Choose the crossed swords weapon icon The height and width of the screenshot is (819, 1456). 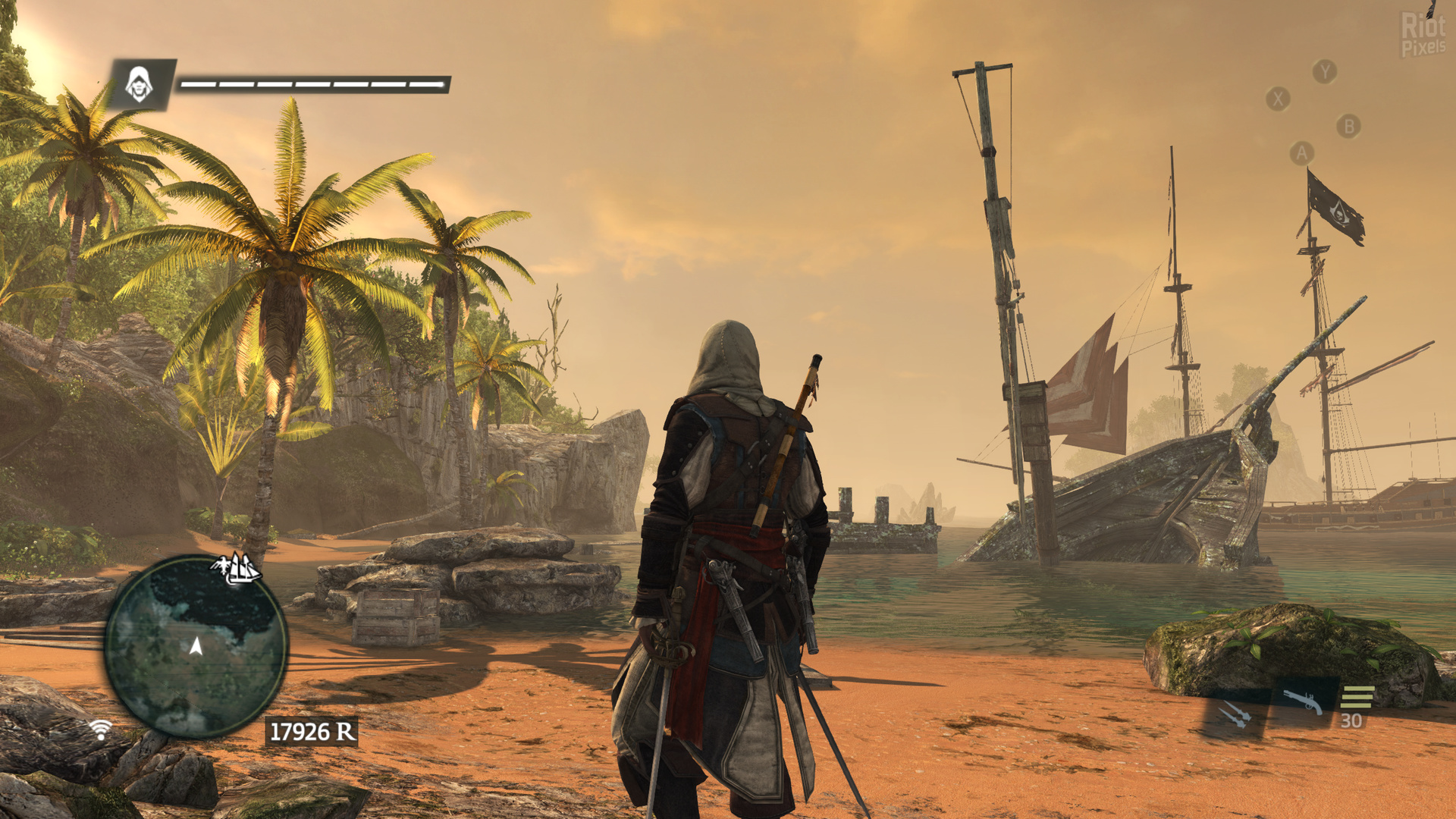[x=1235, y=714]
